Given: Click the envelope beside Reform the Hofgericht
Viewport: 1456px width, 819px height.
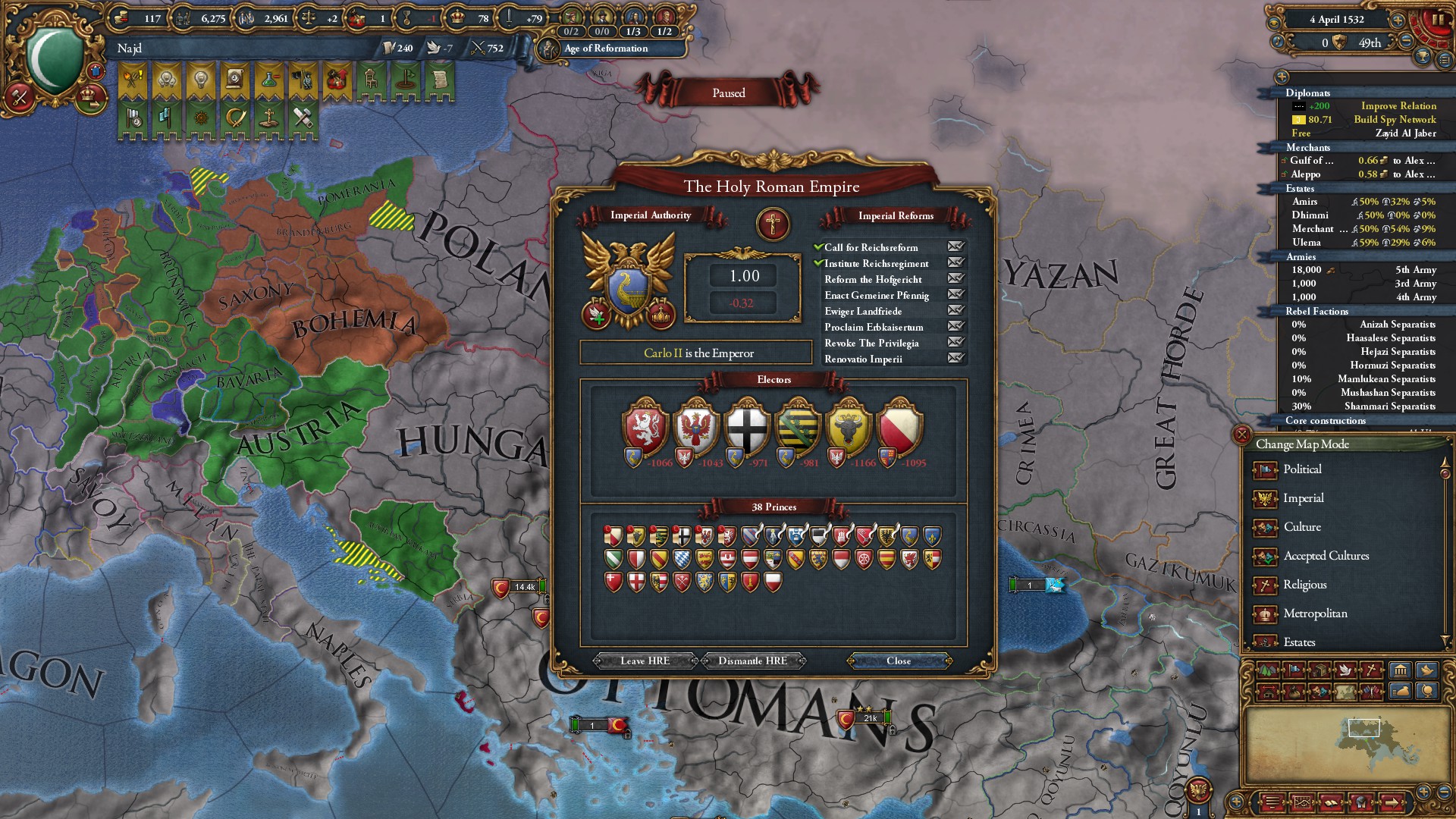Looking at the screenshot, I should pos(955,279).
